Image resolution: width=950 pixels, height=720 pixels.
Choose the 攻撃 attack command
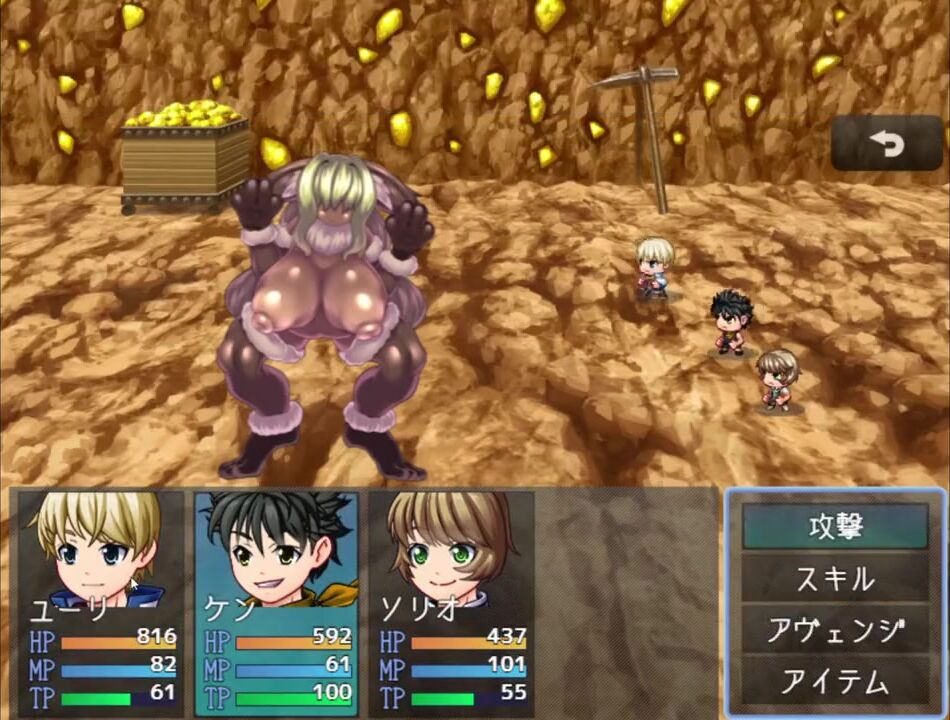(835, 527)
